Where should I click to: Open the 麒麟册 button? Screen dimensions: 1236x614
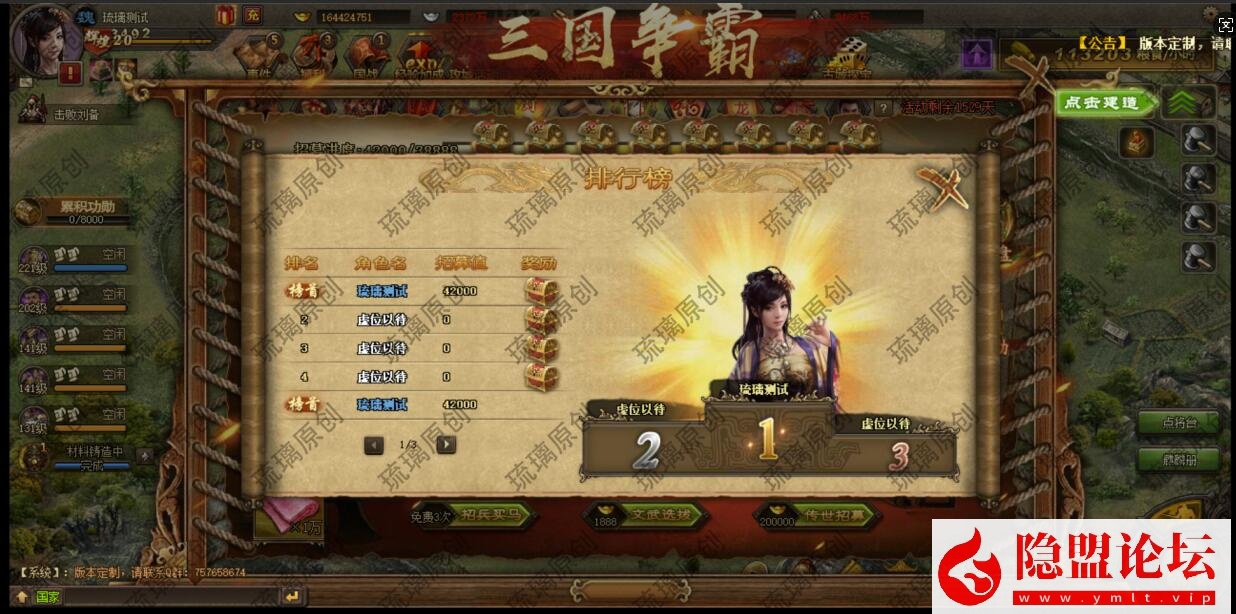pos(1179,460)
